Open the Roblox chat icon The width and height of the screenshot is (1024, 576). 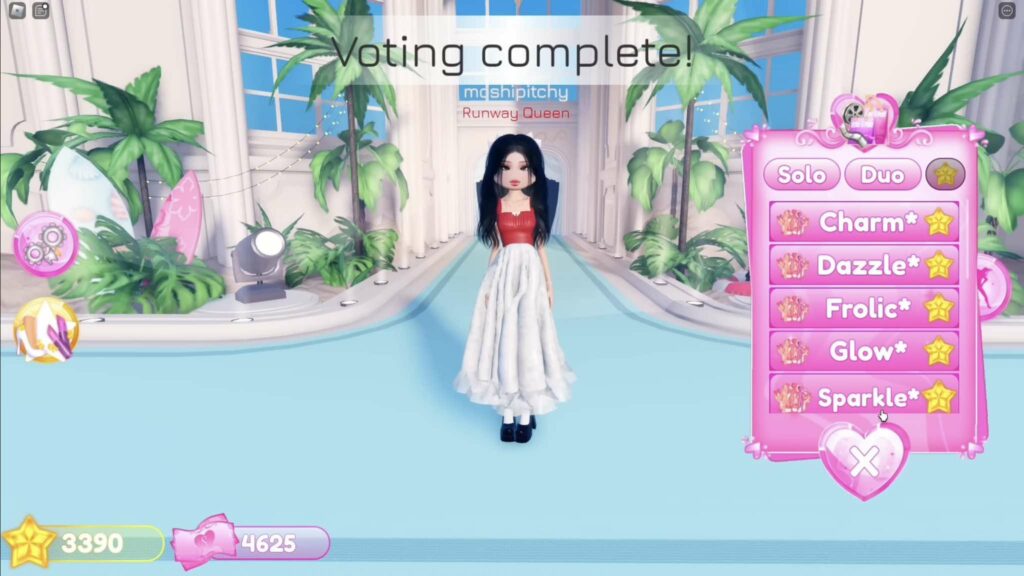click(x=41, y=11)
